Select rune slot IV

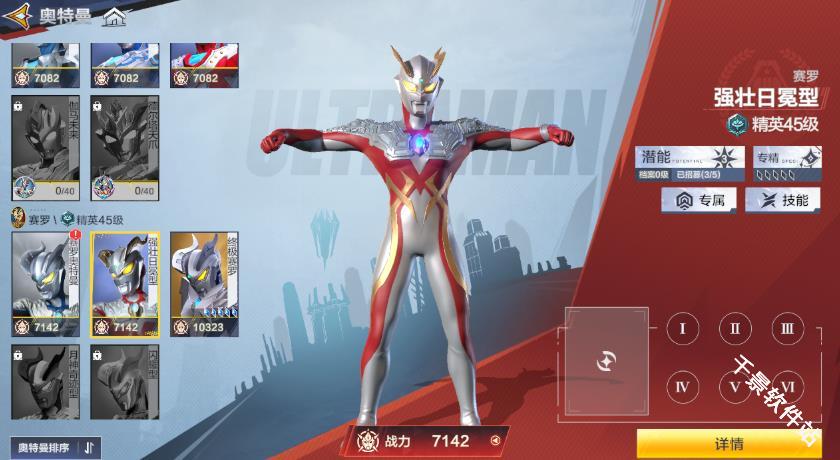click(x=682, y=386)
